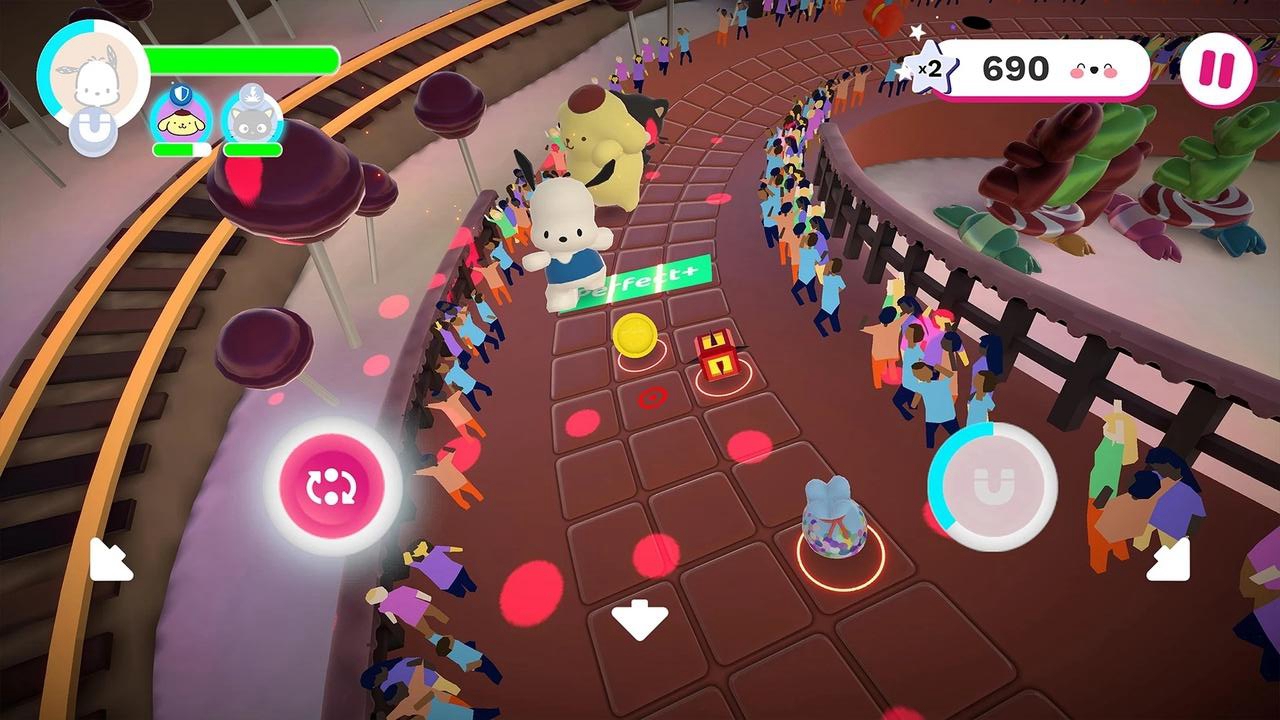Tap the shield badge on Pompompurin's icon
The width and height of the screenshot is (1280, 720).
click(180, 94)
